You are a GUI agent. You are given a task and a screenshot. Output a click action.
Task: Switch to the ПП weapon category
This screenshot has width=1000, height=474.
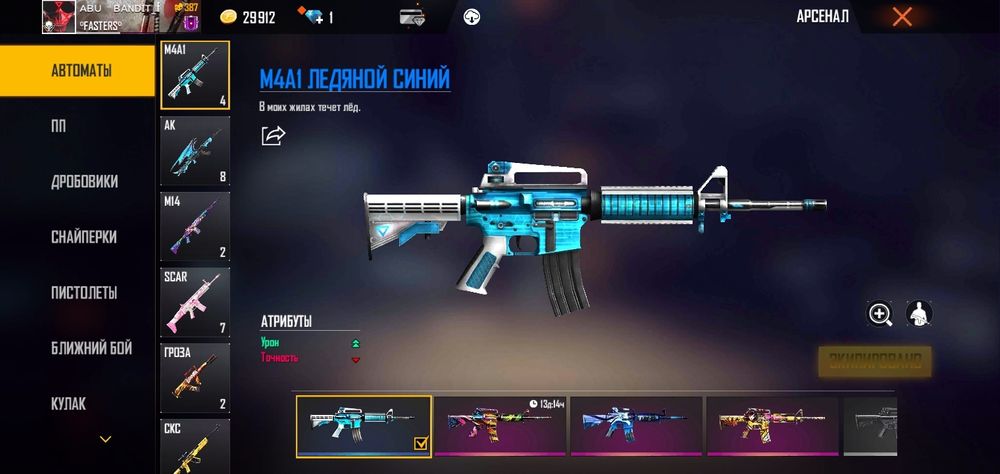(x=59, y=127)
